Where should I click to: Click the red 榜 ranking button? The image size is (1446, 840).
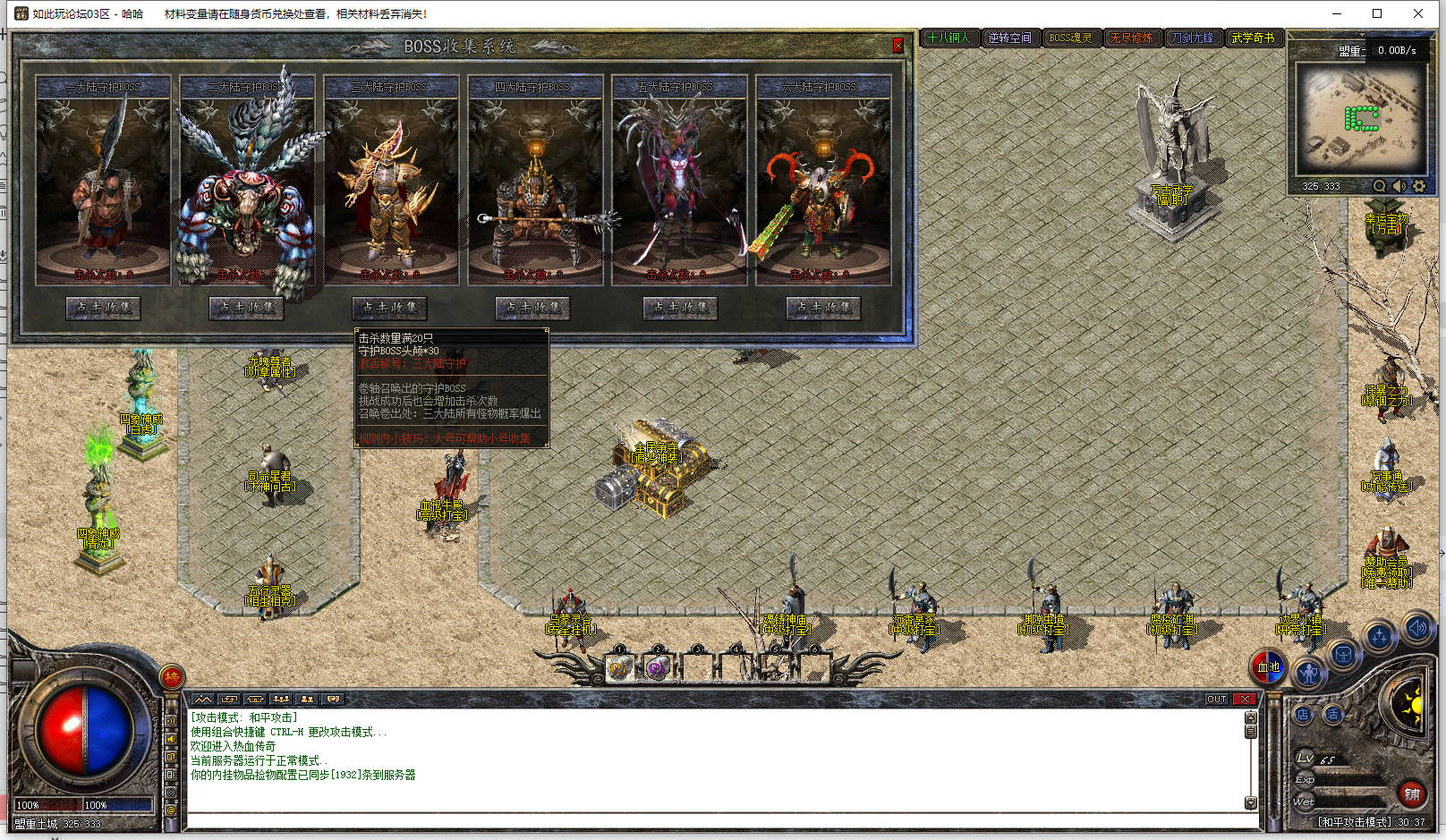172,677
